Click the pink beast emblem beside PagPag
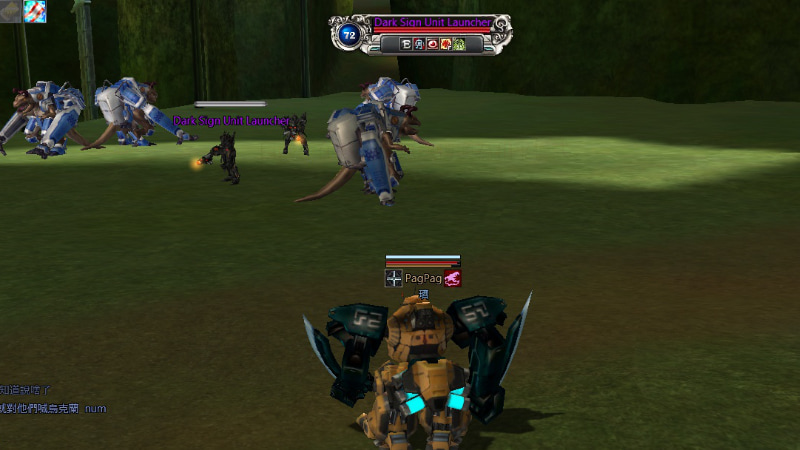This screenshot has width=800, height=450. pos(453,278)
